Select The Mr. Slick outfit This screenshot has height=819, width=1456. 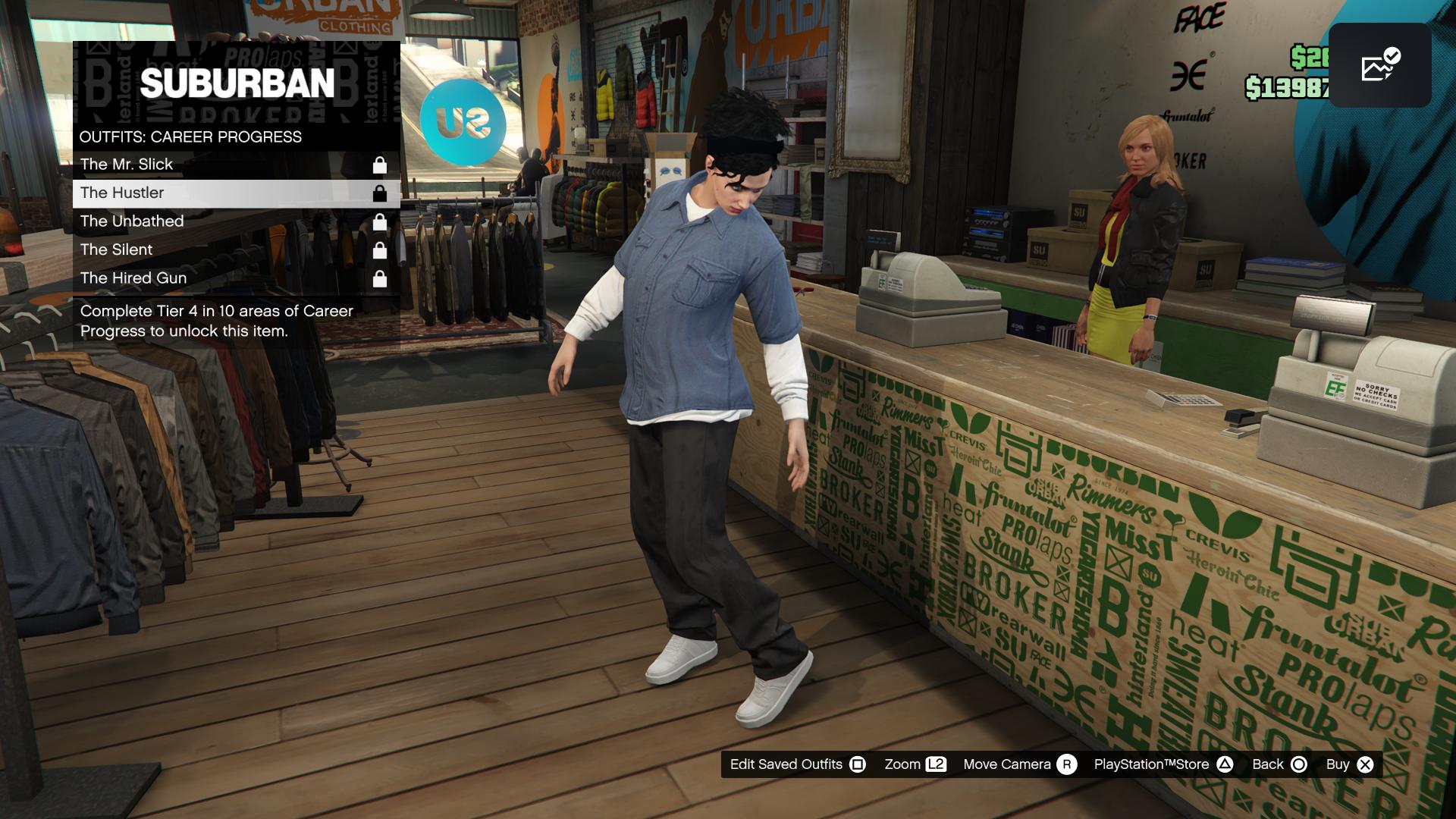click(127, 164)
